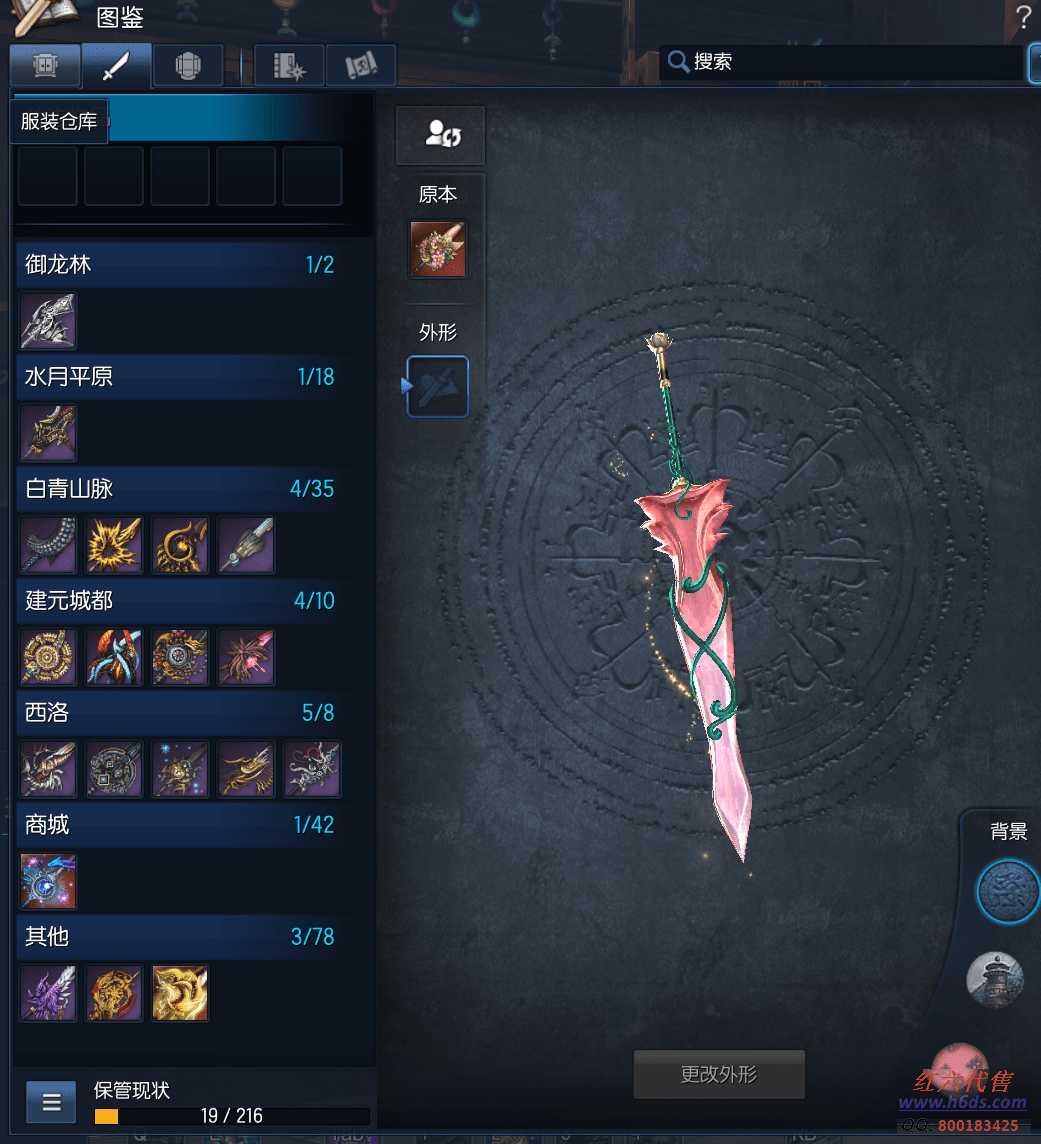This screenshot has width=1041, height=1144.
Task: Select the blue gem weapon under 商城
Action: pos(48,881)
